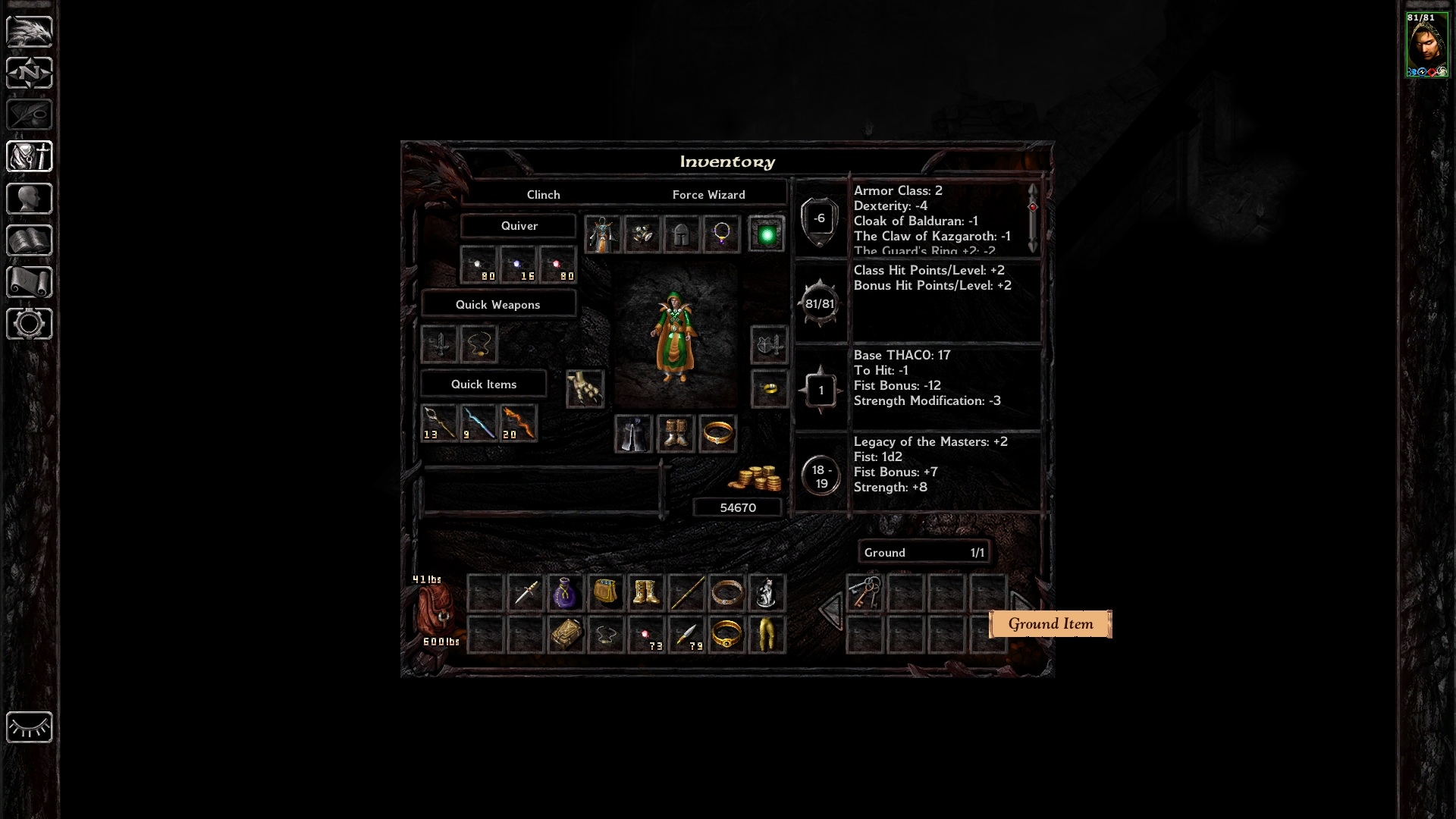Pick the lightning wand quick item
Image resolution: width=1456 pixels, height=819 pixels.
point(479,422)
